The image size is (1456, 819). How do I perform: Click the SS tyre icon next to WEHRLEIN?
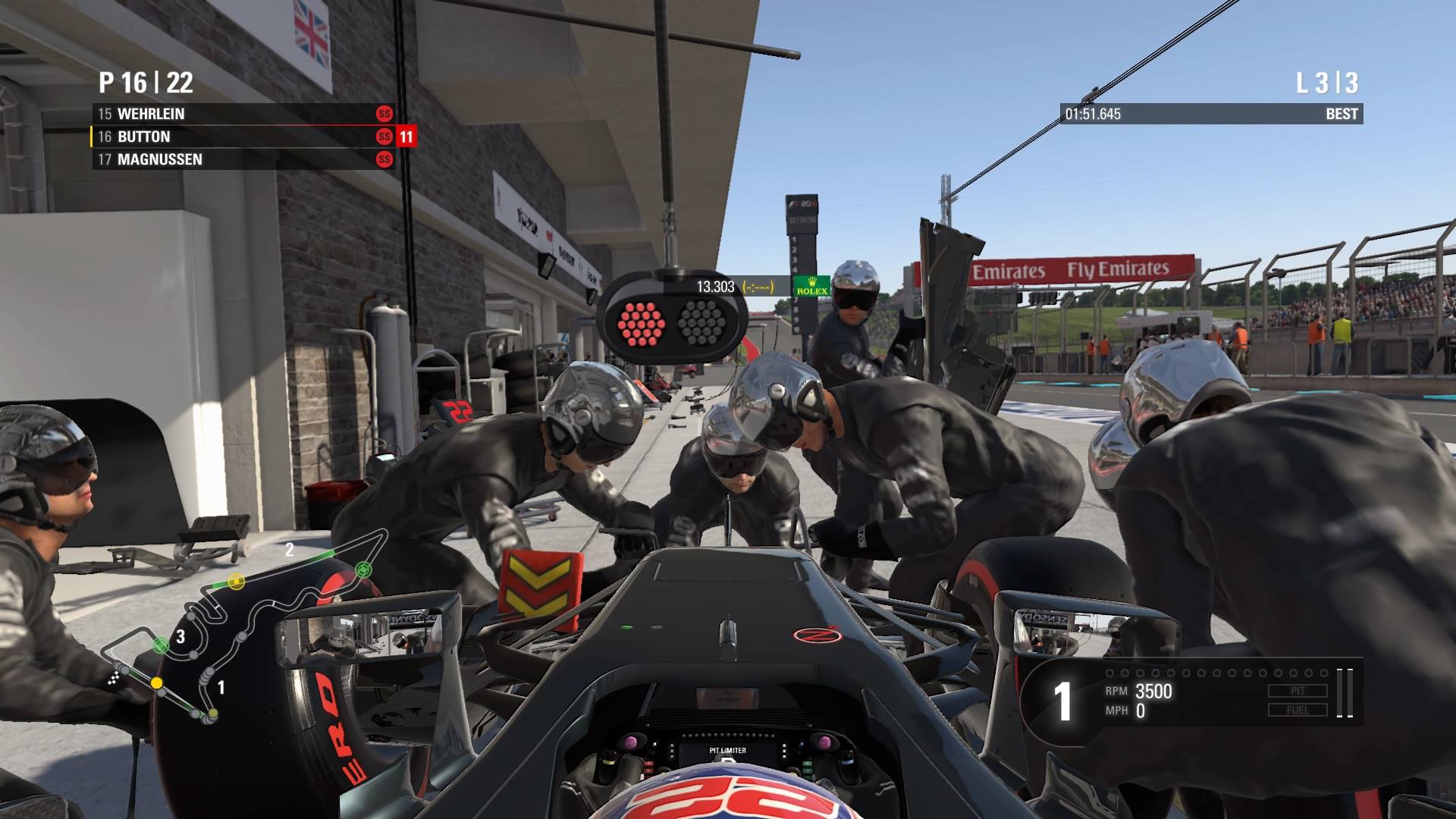(384, 114)
